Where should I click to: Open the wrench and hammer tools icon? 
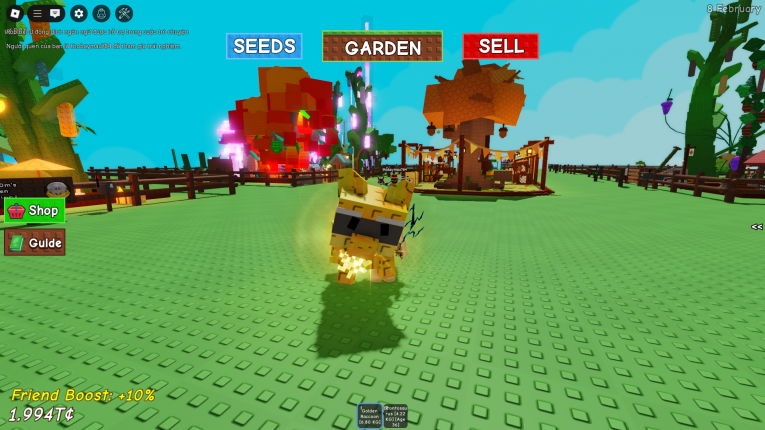(124, 13)
